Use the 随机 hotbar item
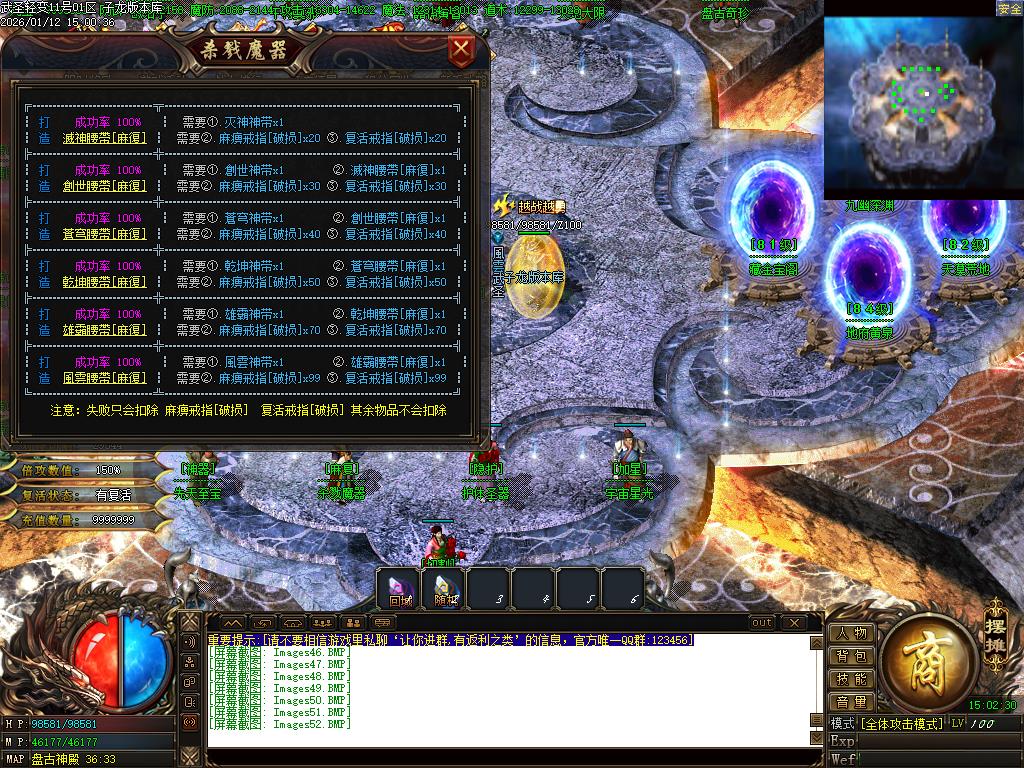This screenshot has width=1024, height=768. 446,588
